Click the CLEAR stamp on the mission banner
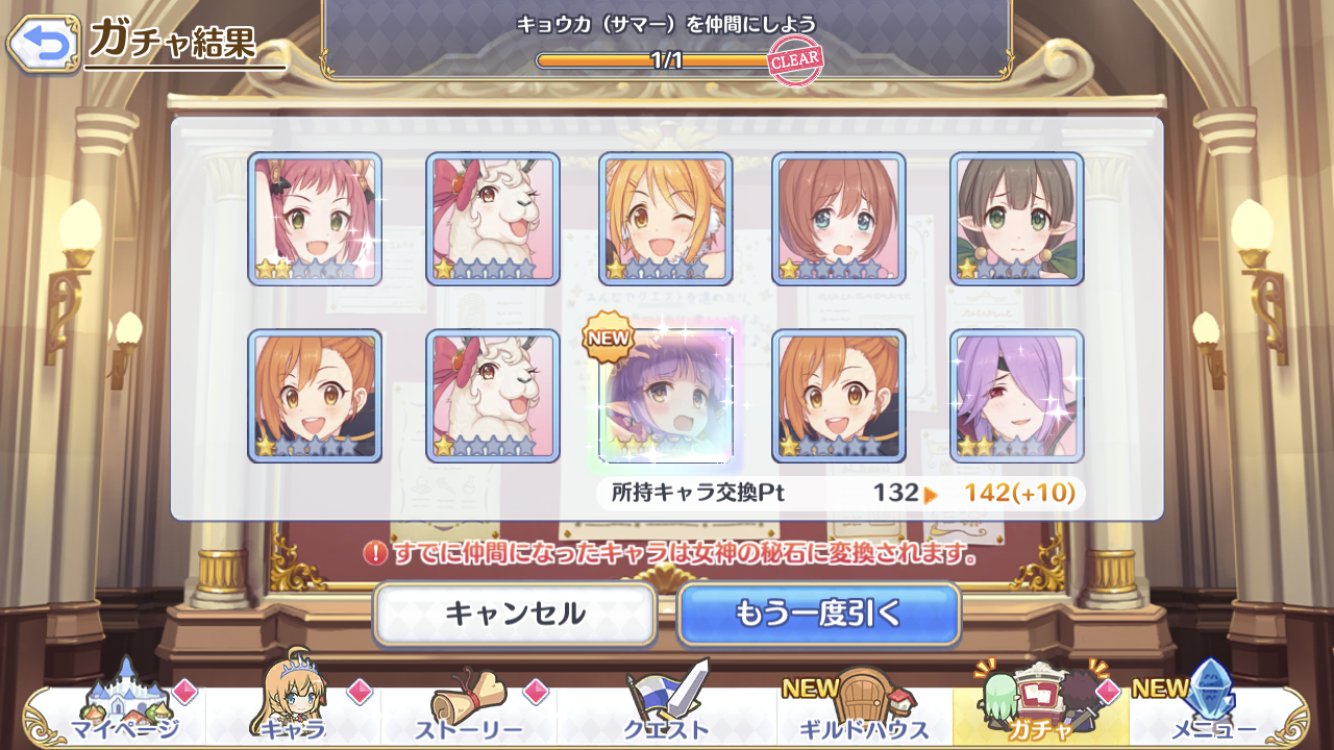 (793, 60)
